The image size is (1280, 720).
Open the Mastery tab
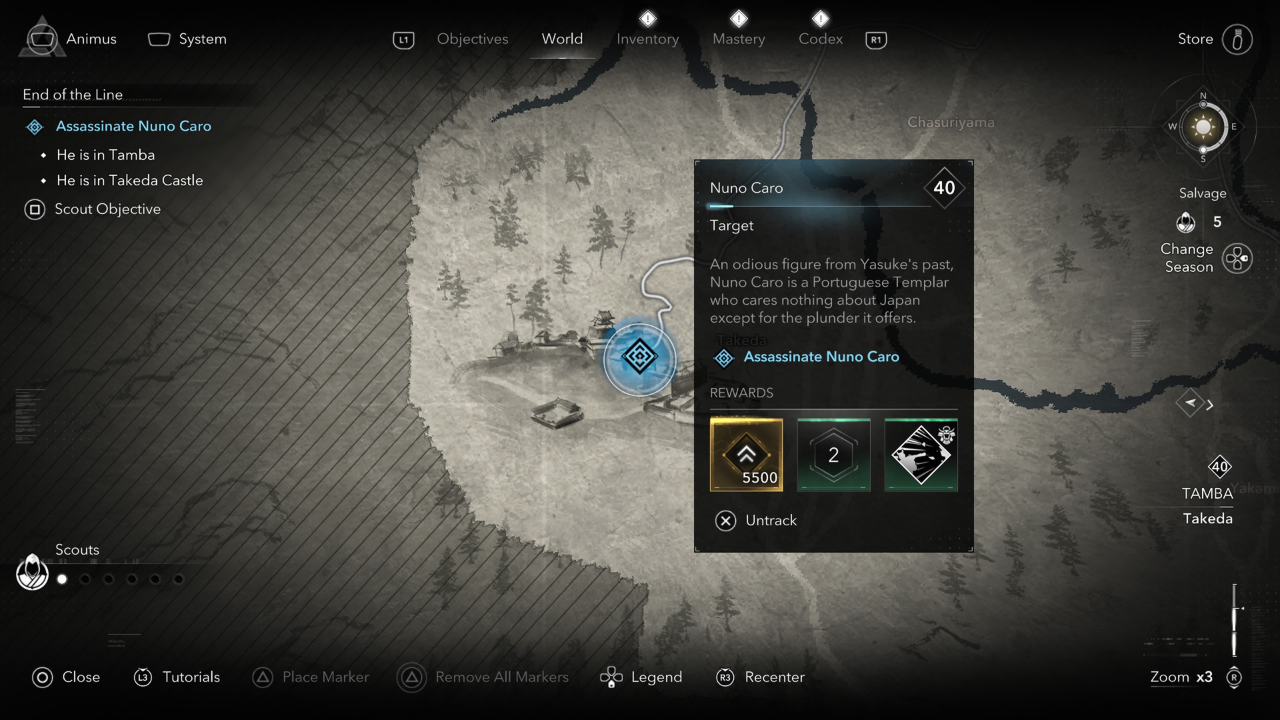(x=738, y=38)
